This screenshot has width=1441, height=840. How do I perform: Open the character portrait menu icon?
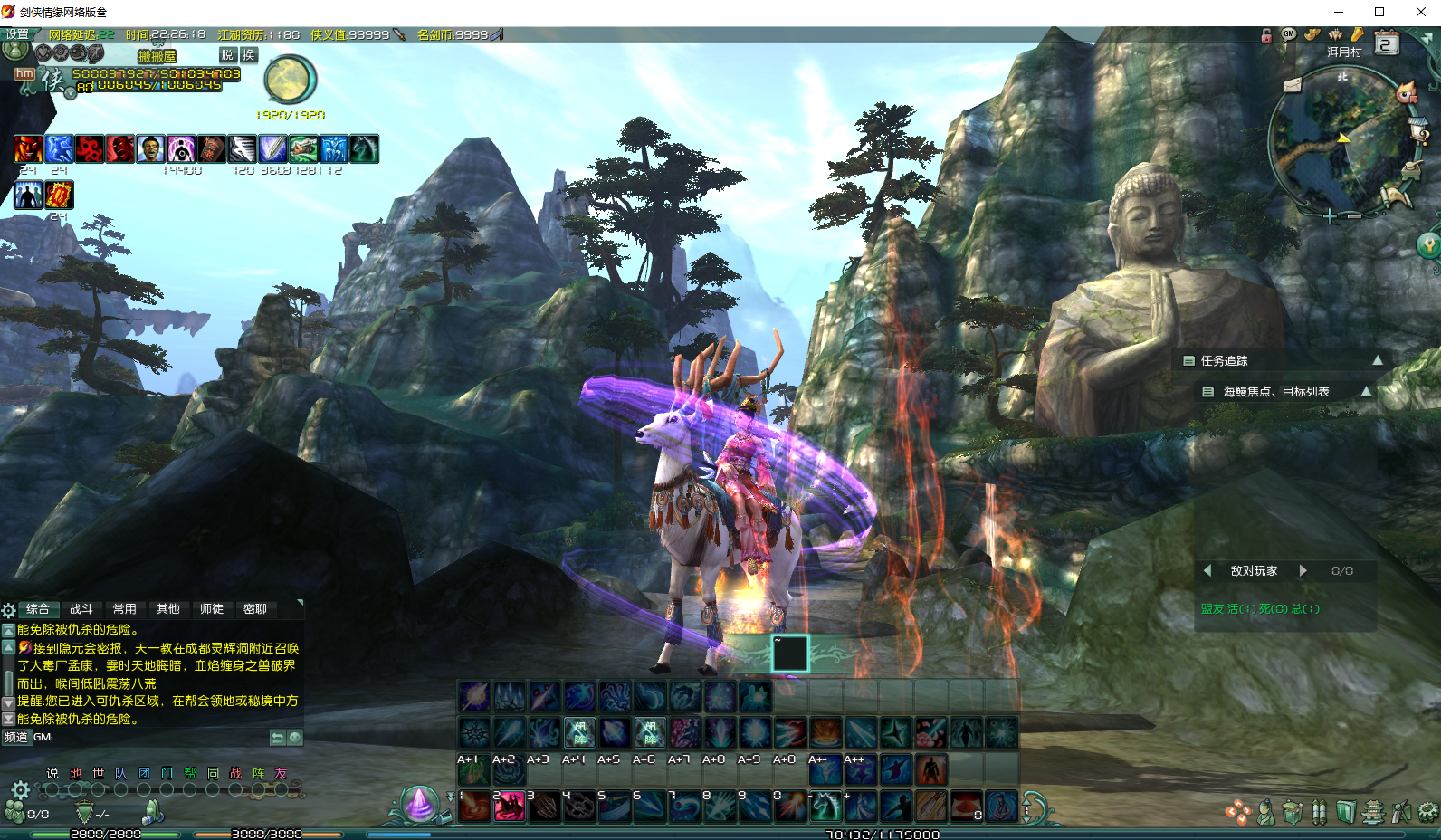(1265, 813)
